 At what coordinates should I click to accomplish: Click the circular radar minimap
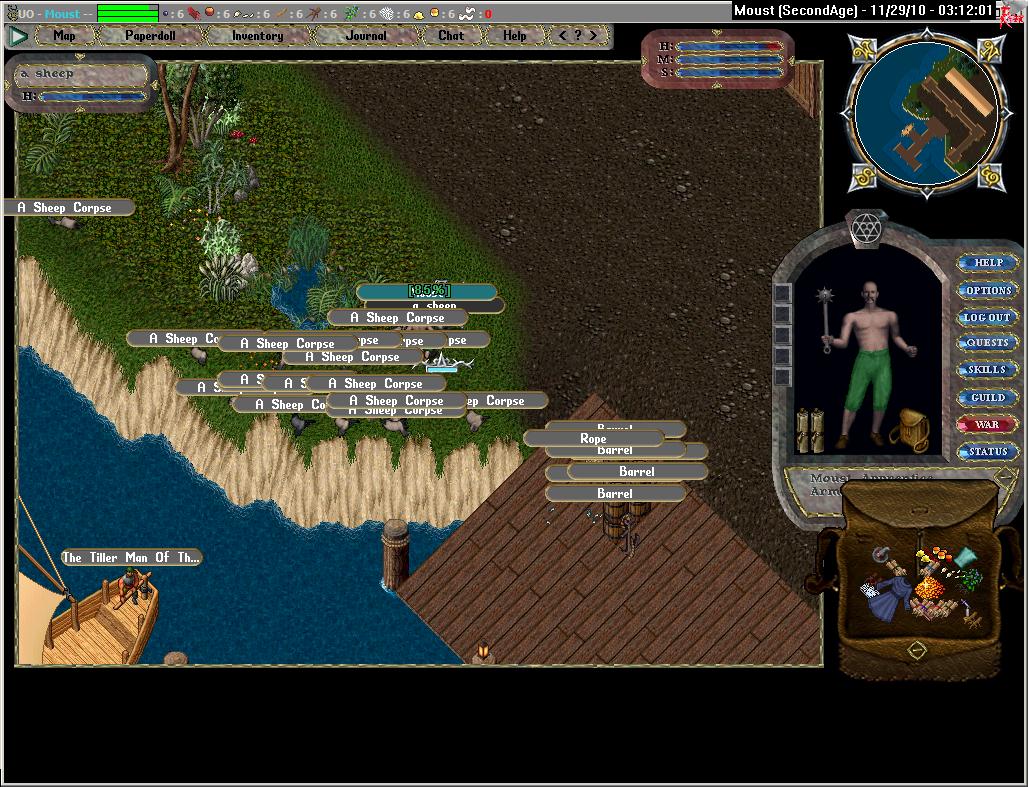[x=923, y=110]
